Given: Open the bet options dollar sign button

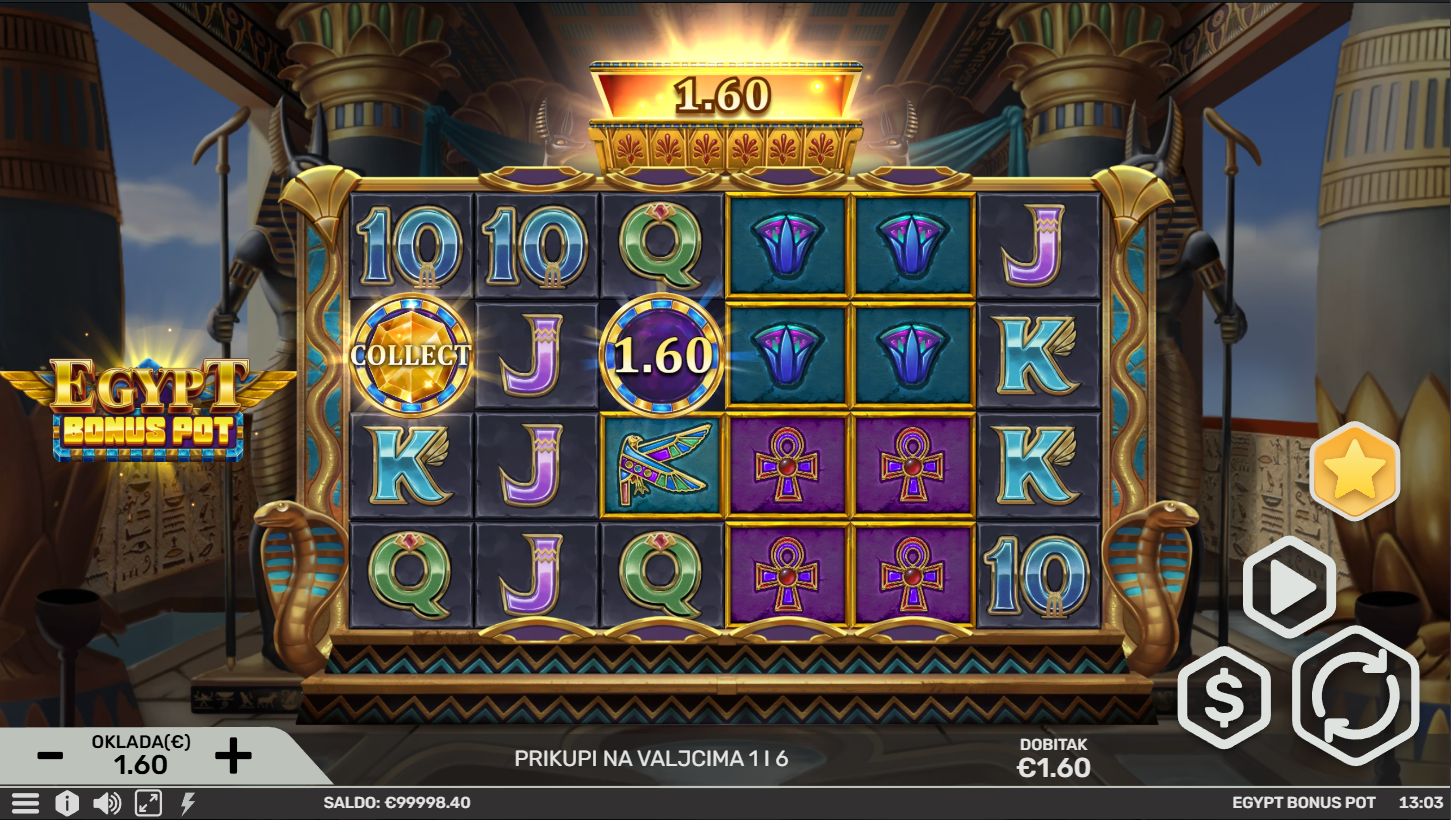Looking at the screenshot, I should (x=1223, y=697).
